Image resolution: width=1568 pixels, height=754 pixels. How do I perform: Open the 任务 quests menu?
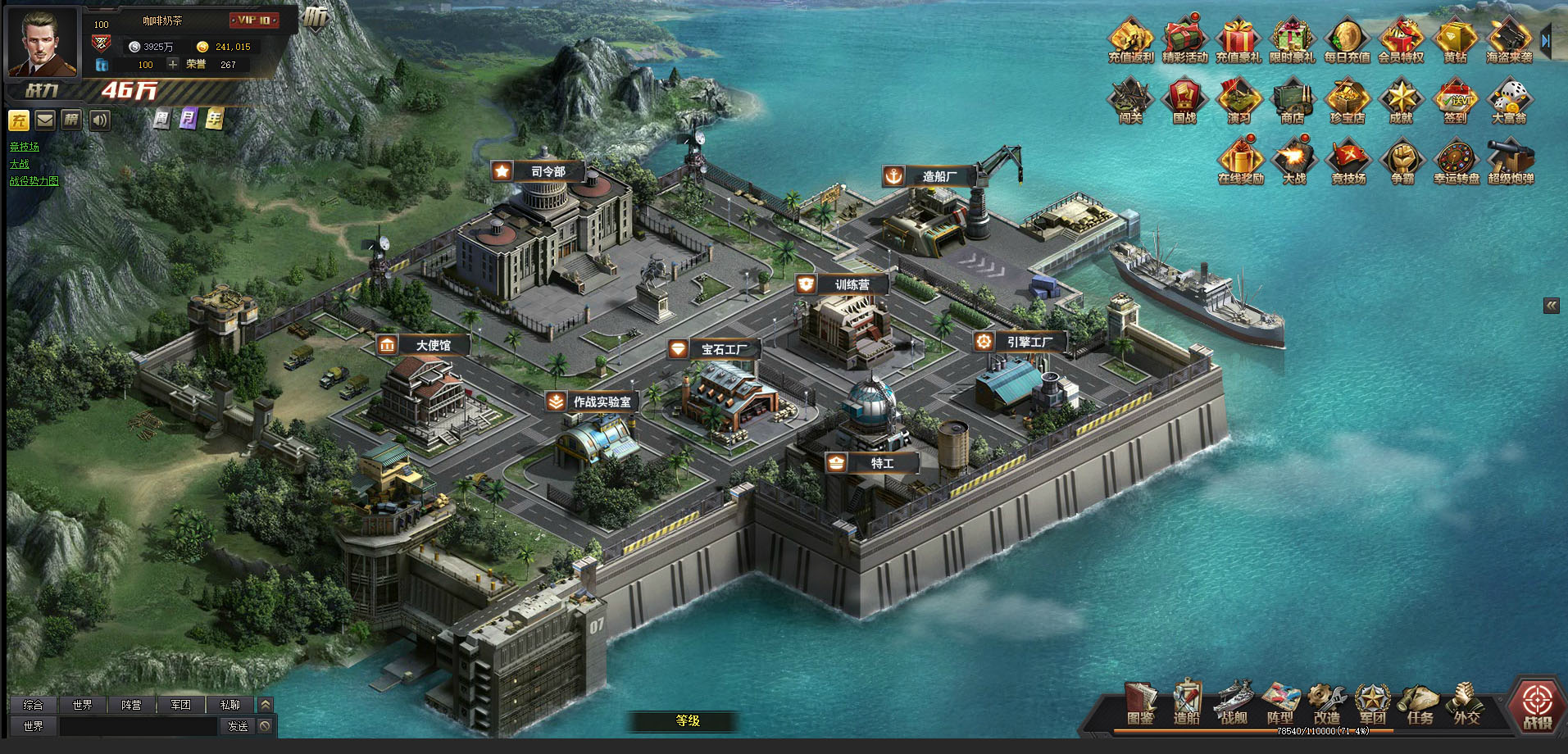pyautogui.click(x=1420, y=703)
